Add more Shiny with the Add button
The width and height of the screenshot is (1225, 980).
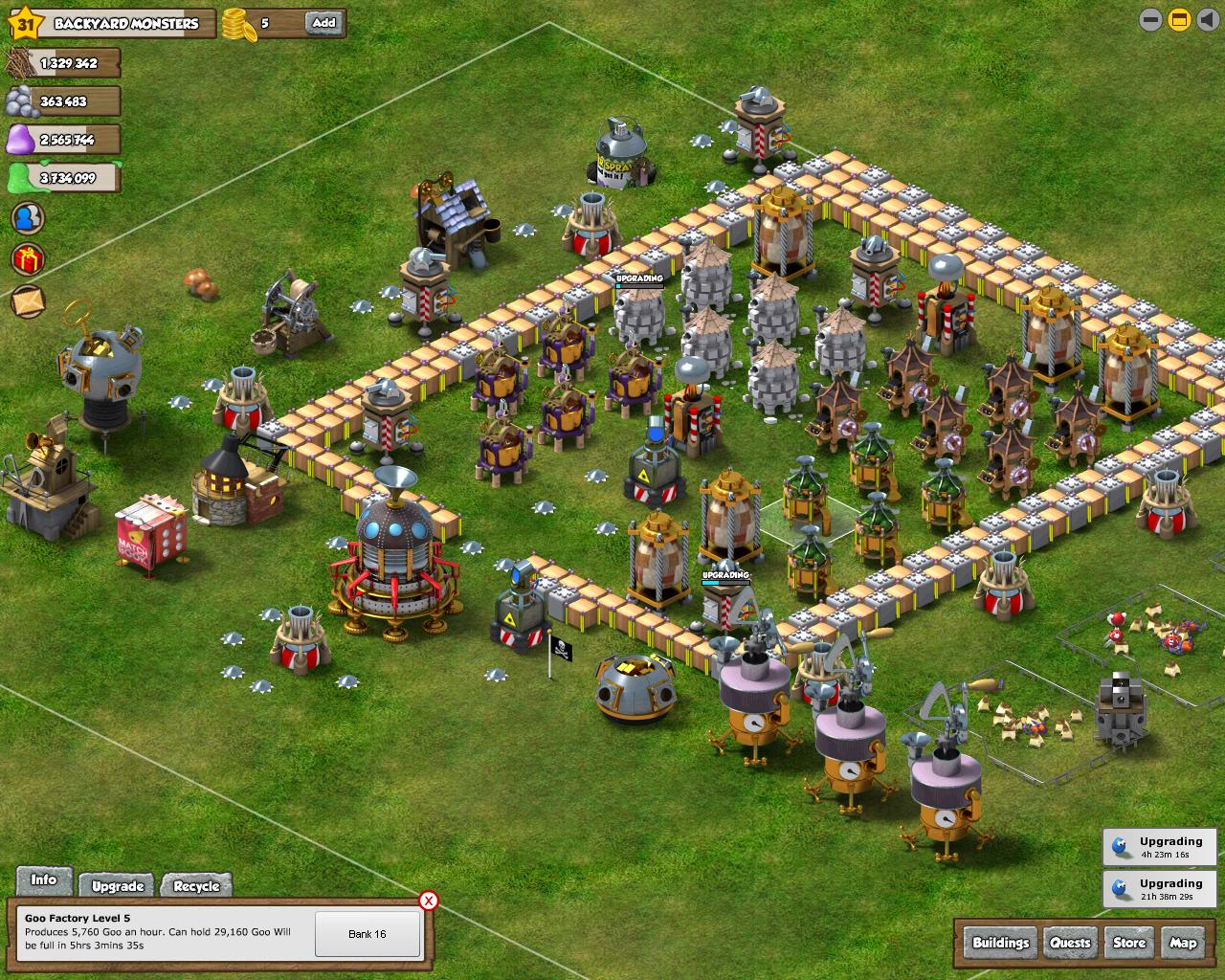coord(323,23)
